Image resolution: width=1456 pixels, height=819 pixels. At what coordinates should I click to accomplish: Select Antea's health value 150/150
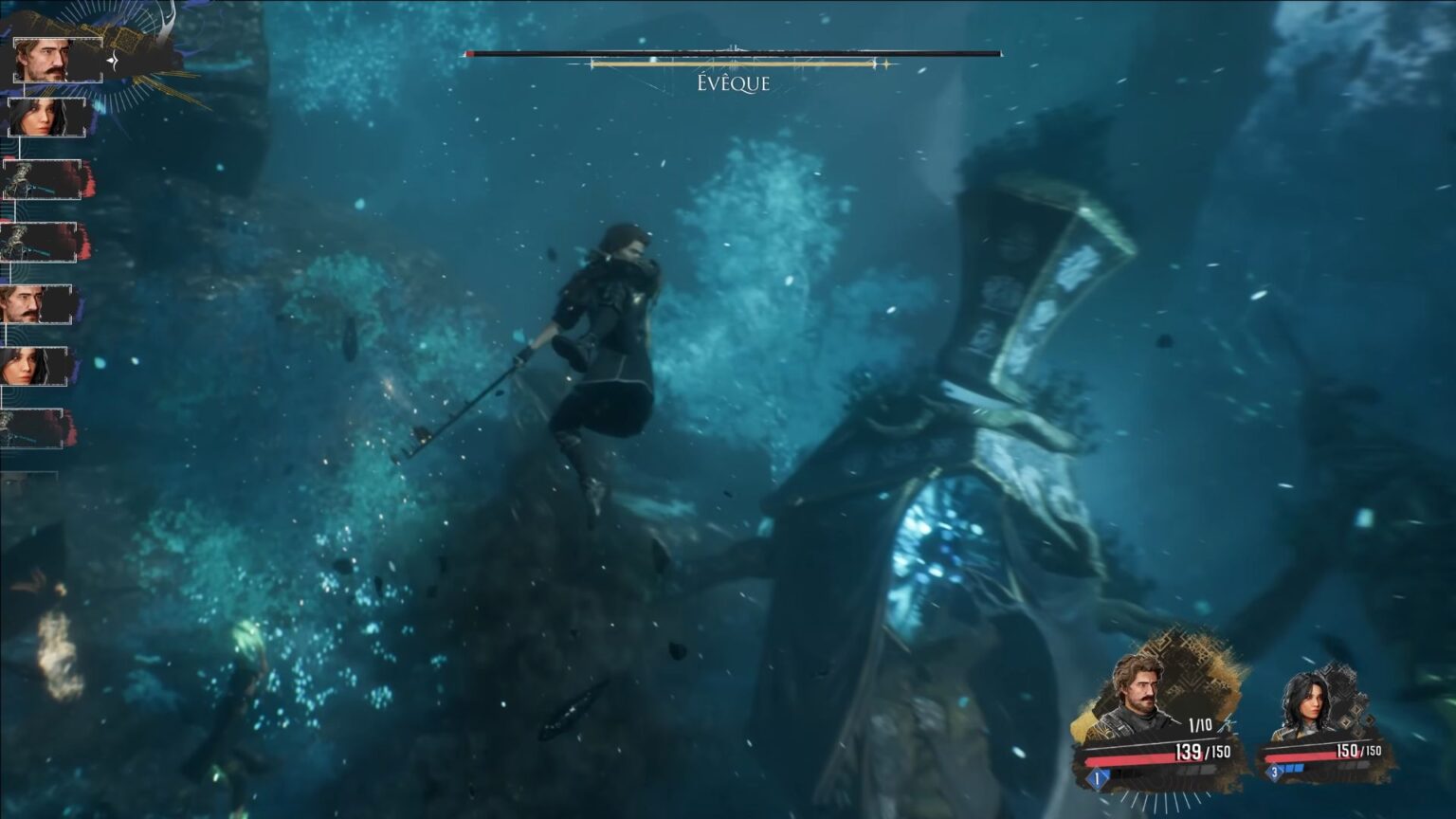[1359, 750]
